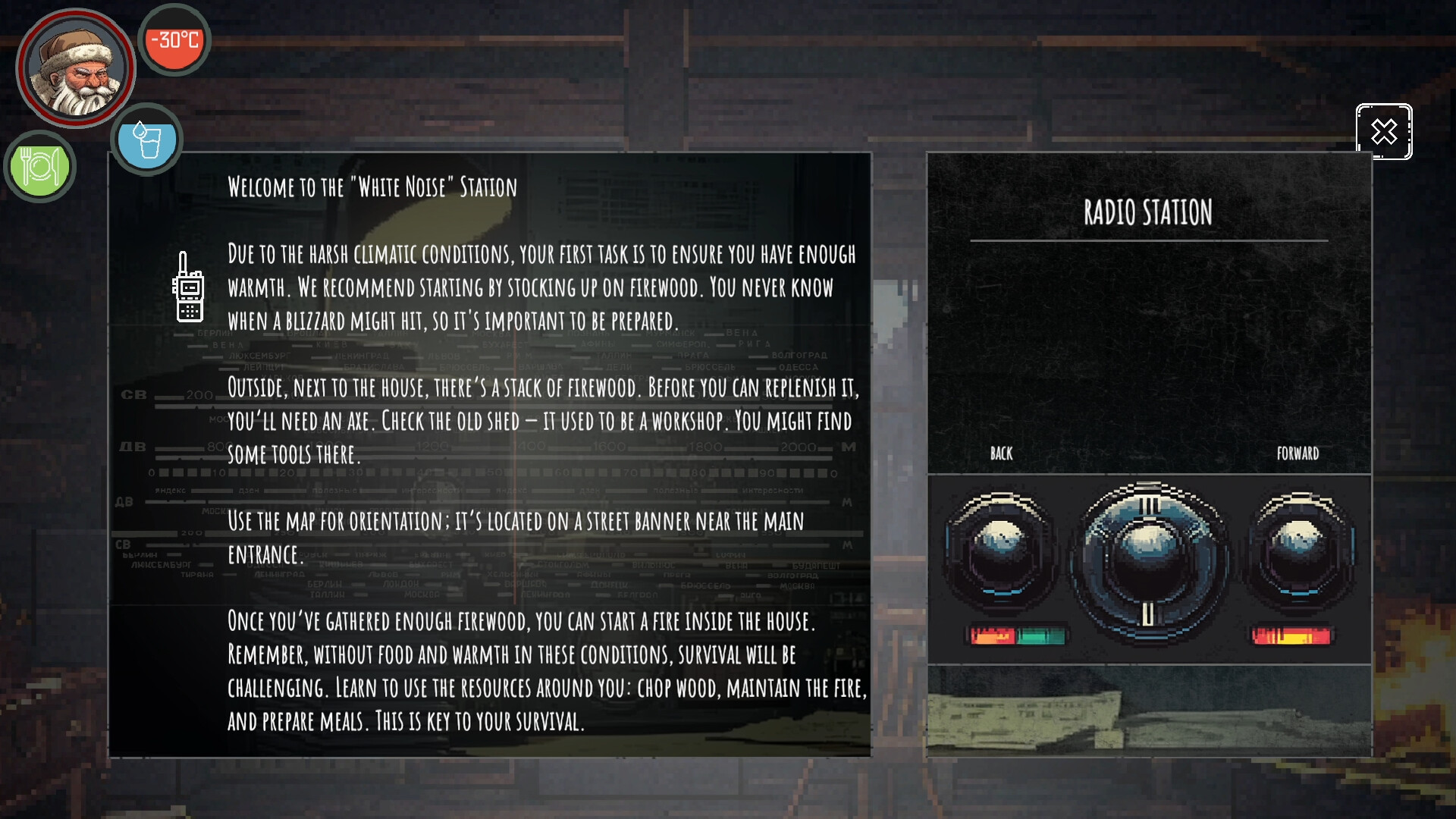This screenshot has width=1456, height=819.
Task: Turn the large central tuning dial
Action: tap(1147, 561)
